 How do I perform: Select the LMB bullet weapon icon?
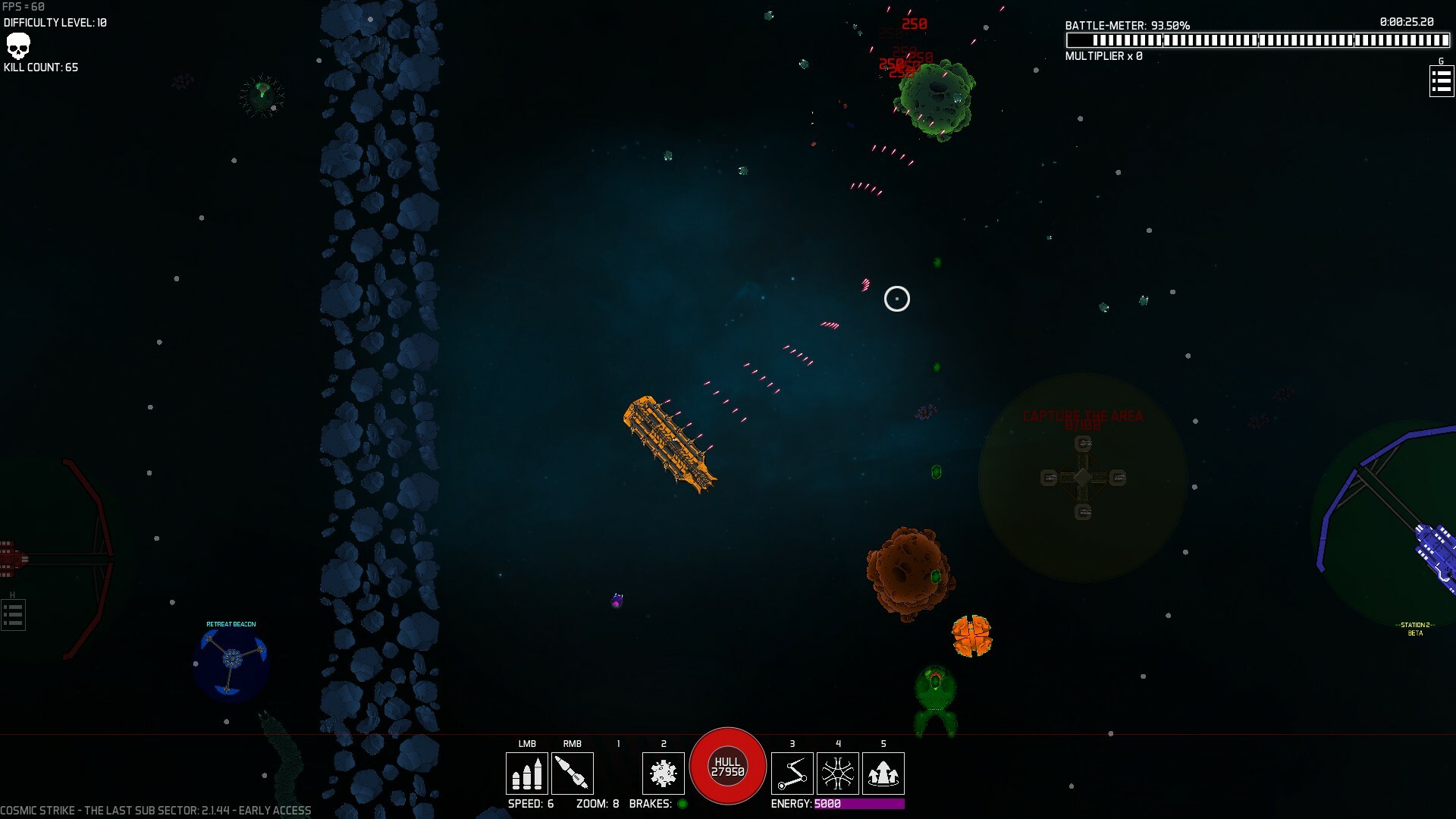[527, 773]
